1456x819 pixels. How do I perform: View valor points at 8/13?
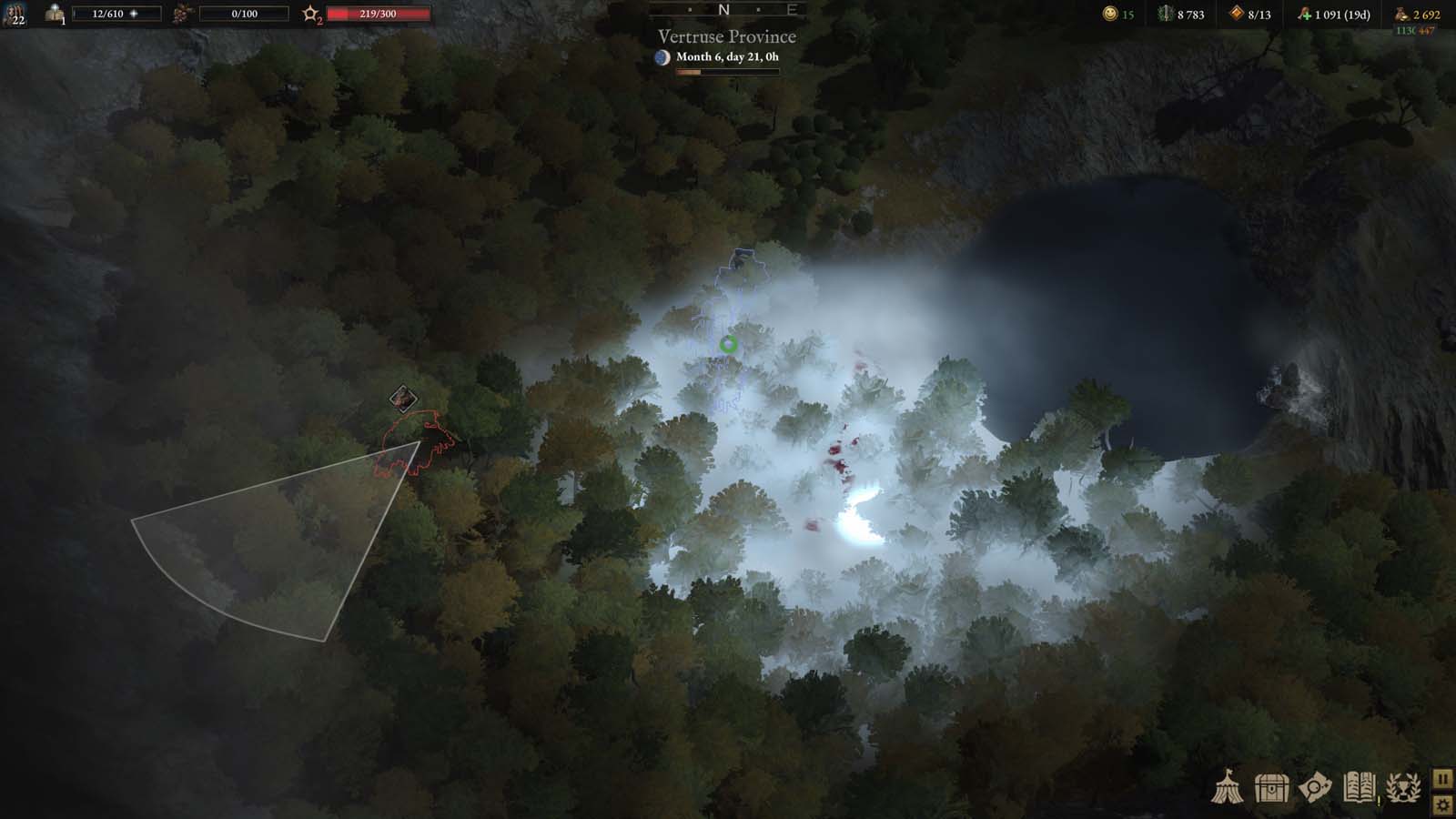1235,15
